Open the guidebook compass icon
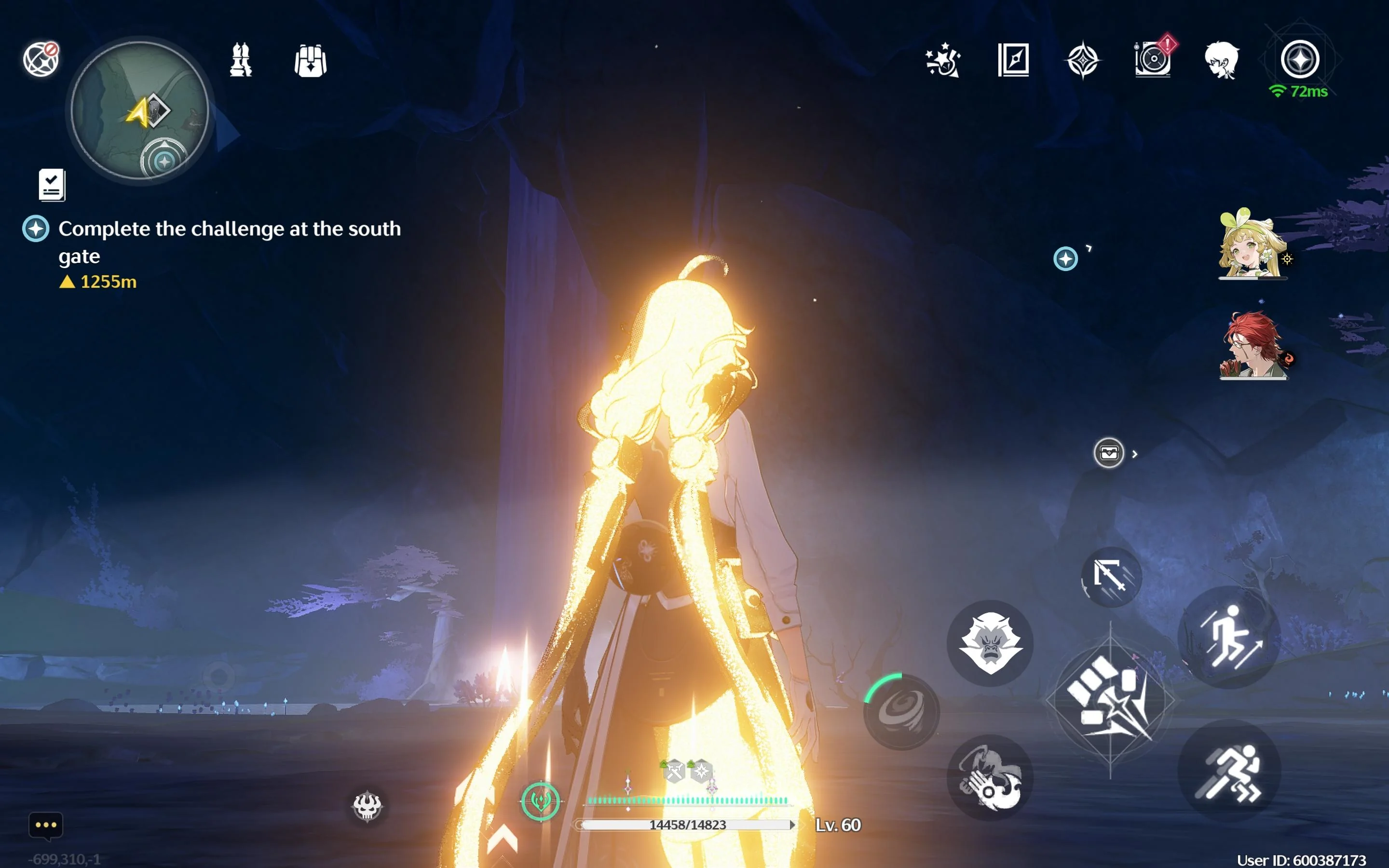This screenshot has height=868, width=1389. [x=1013, y=60]
